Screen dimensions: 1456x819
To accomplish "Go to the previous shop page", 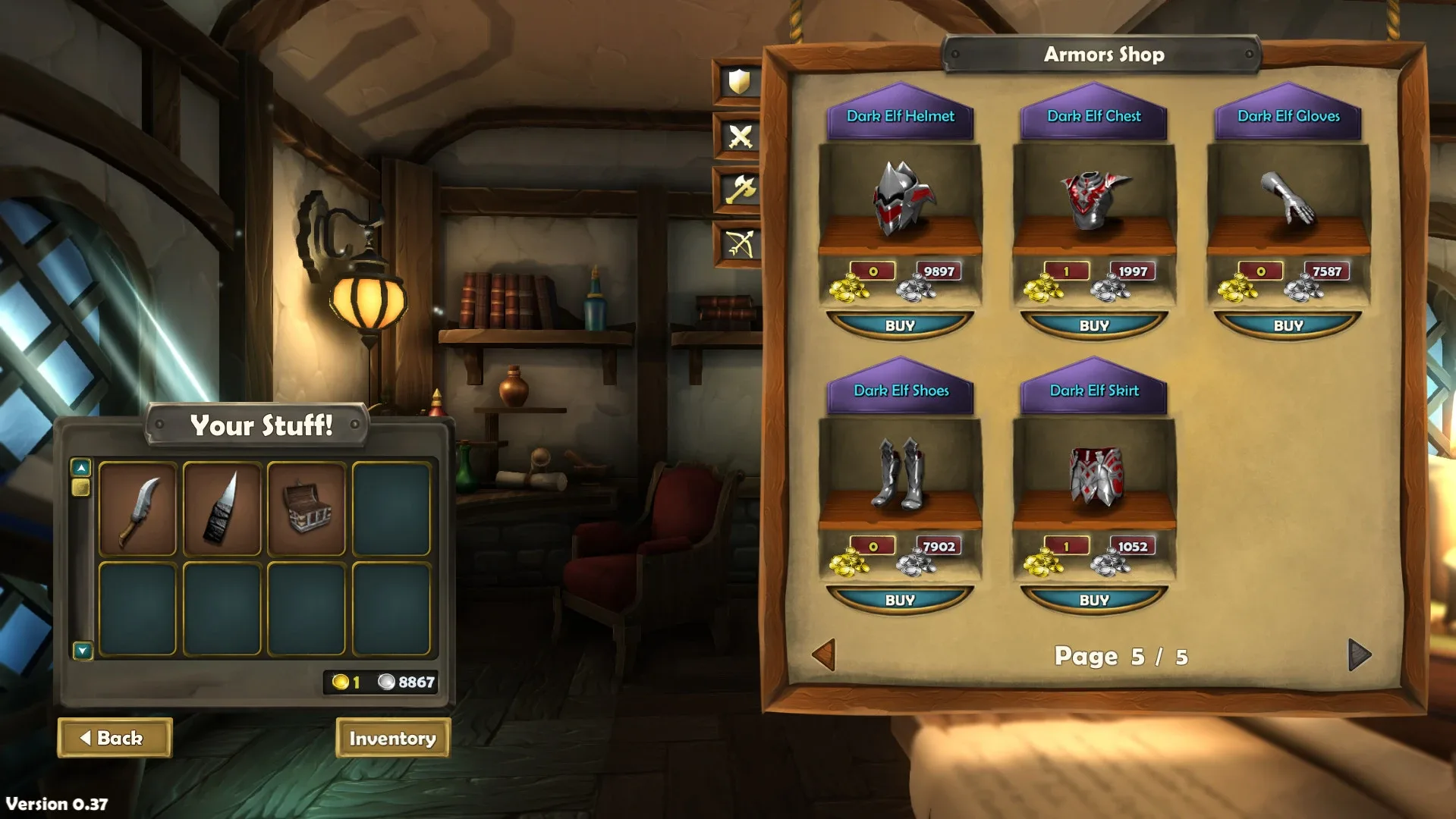I will tap(825, 655).
